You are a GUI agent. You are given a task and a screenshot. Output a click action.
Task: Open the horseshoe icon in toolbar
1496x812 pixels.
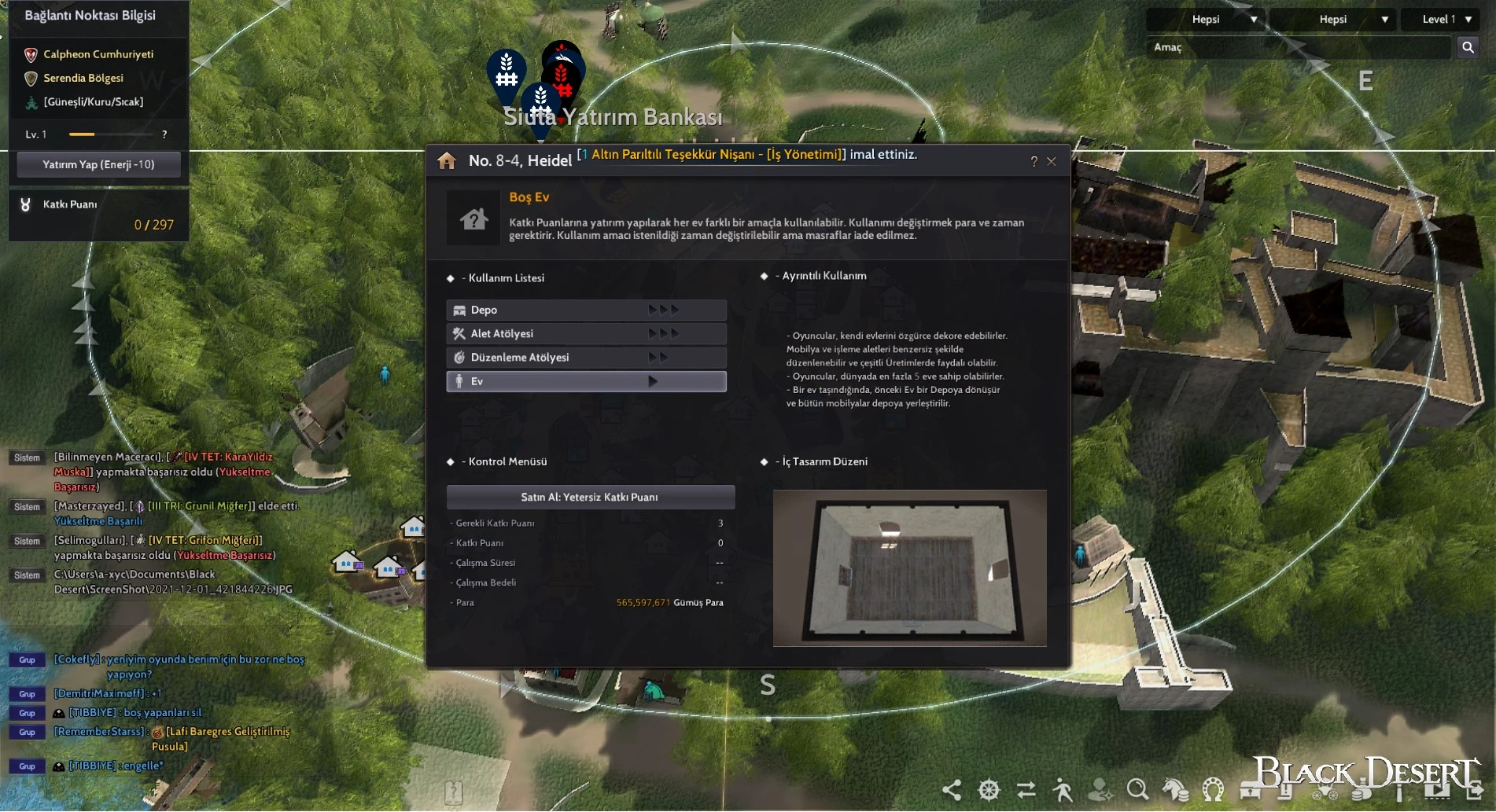[x=1213, y=789]
